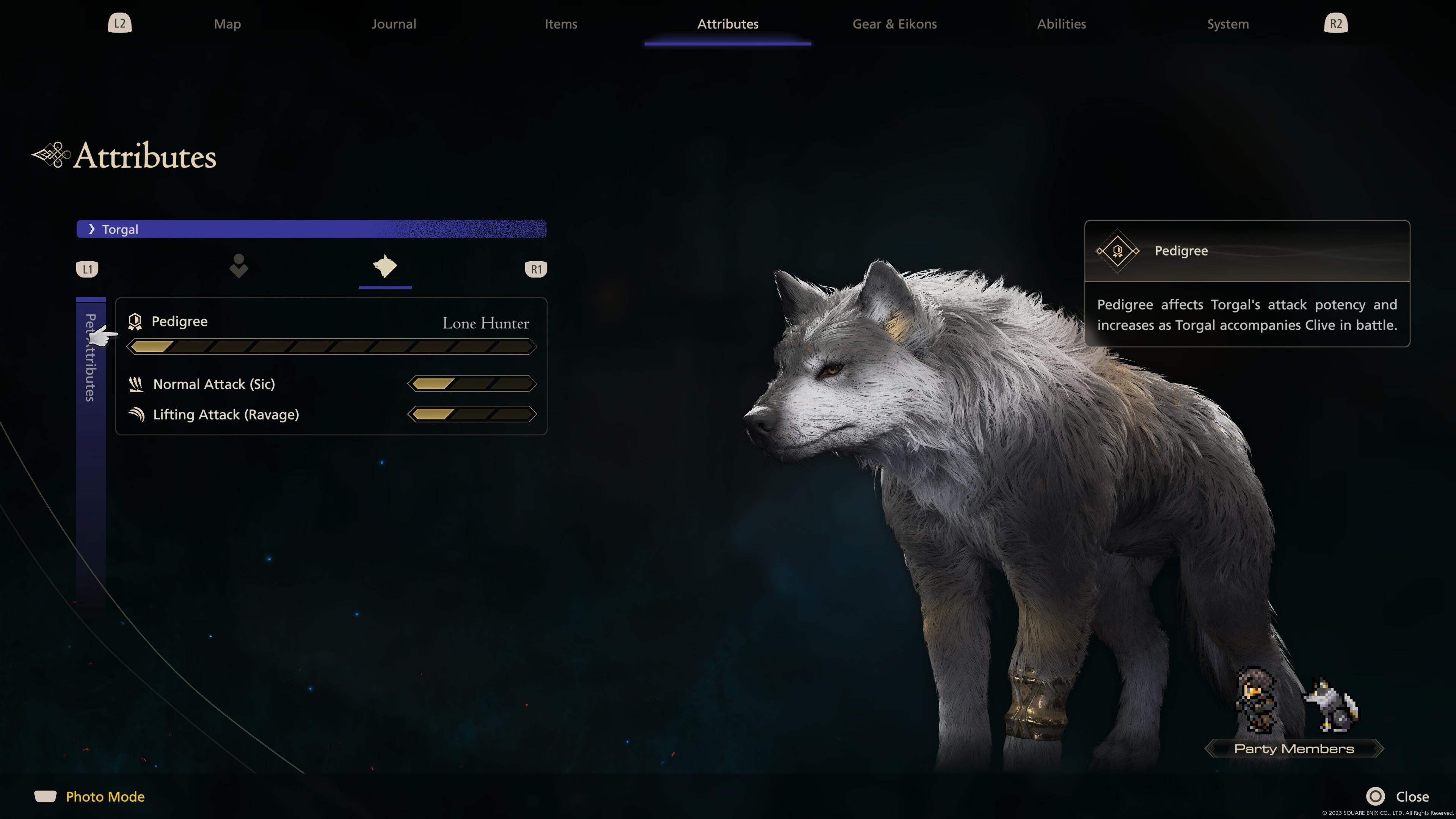This screenshot has height=819, width=1456.
Task: Click the Pedigree crest icon
Action: [x=135, y=321]
